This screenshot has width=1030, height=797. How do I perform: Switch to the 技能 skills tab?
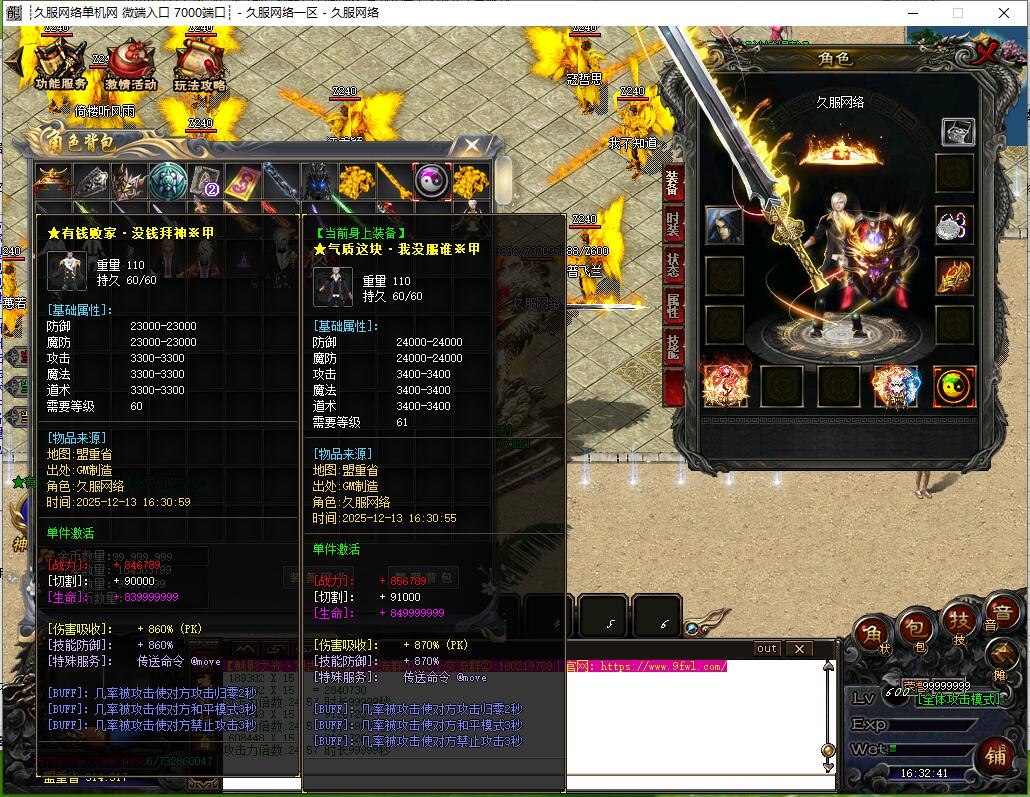pyautogui.click(x=673, y=347)
